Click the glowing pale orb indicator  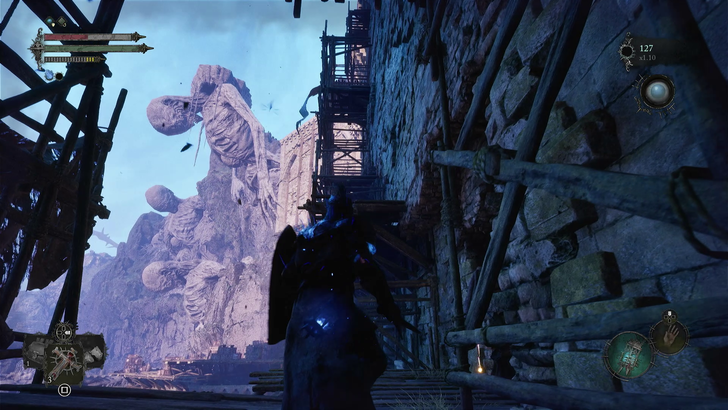659,92
